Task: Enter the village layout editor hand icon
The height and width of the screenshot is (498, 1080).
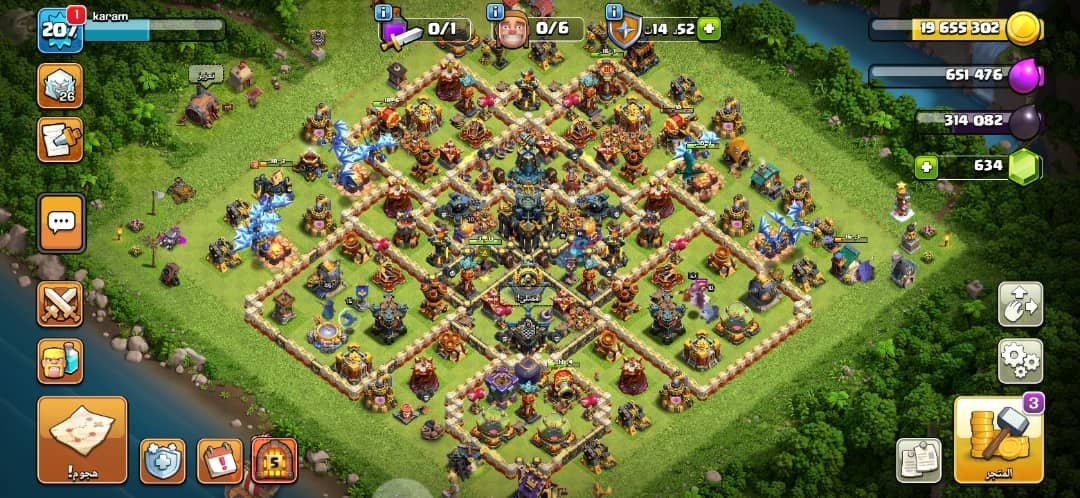Action: click(x=1020, y=304)
